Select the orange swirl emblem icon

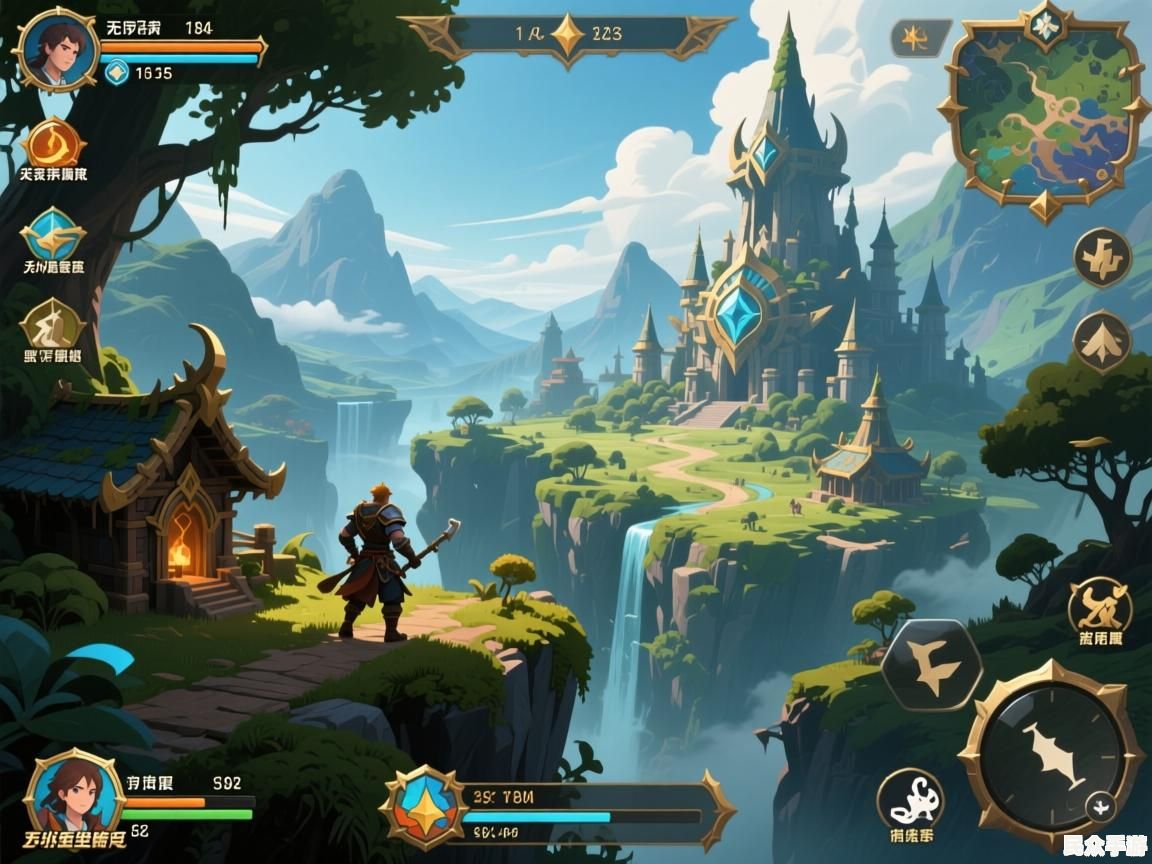(x=54, y=143)
